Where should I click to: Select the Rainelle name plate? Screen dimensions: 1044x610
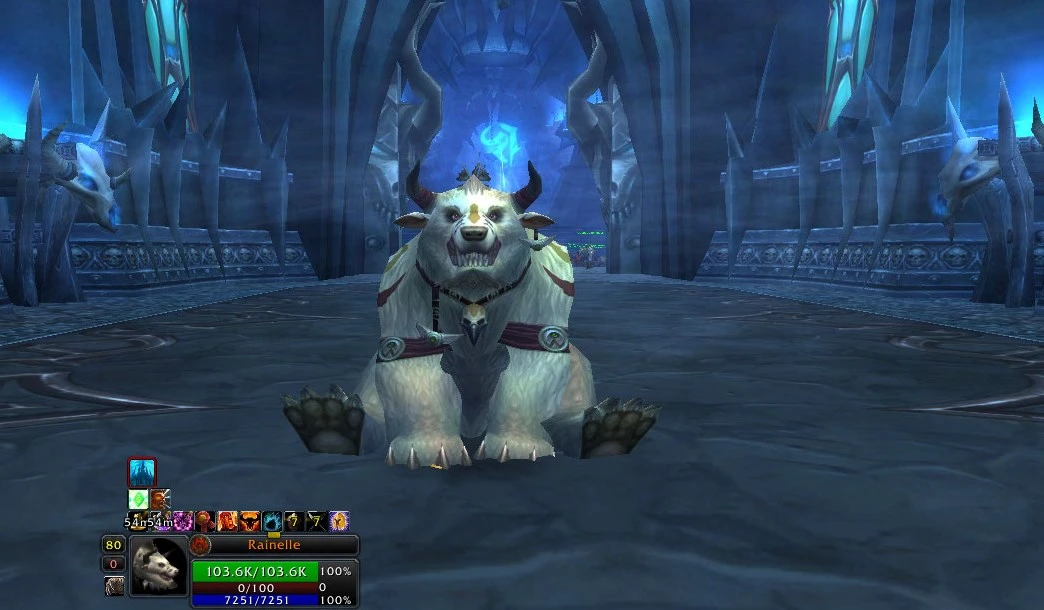pyautogui.click(x=273, y=545)
